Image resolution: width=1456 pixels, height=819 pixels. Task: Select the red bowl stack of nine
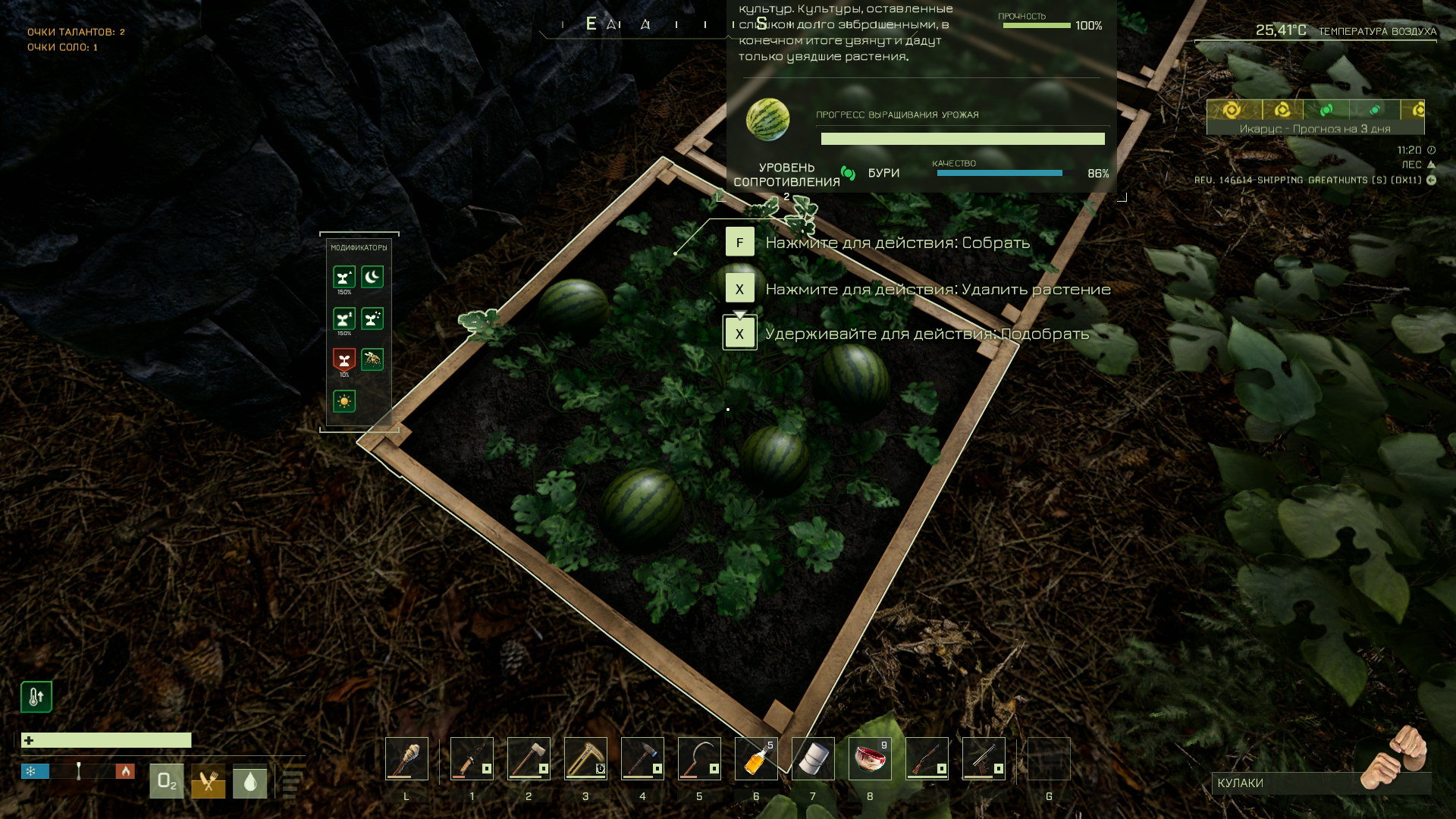(870, 758)
